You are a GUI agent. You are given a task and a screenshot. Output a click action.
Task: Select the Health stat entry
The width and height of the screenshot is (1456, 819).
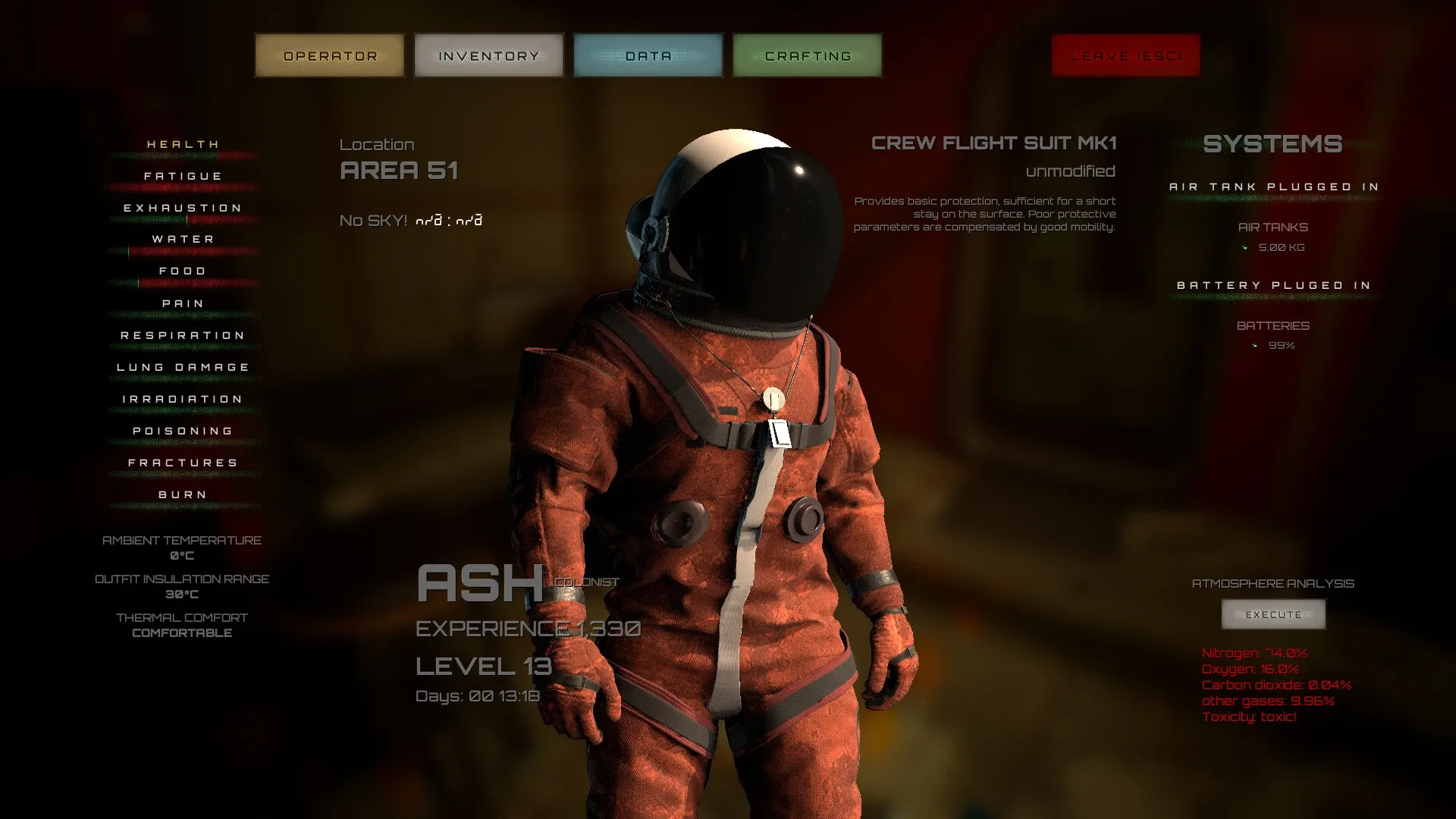click(x=182, y=143)
